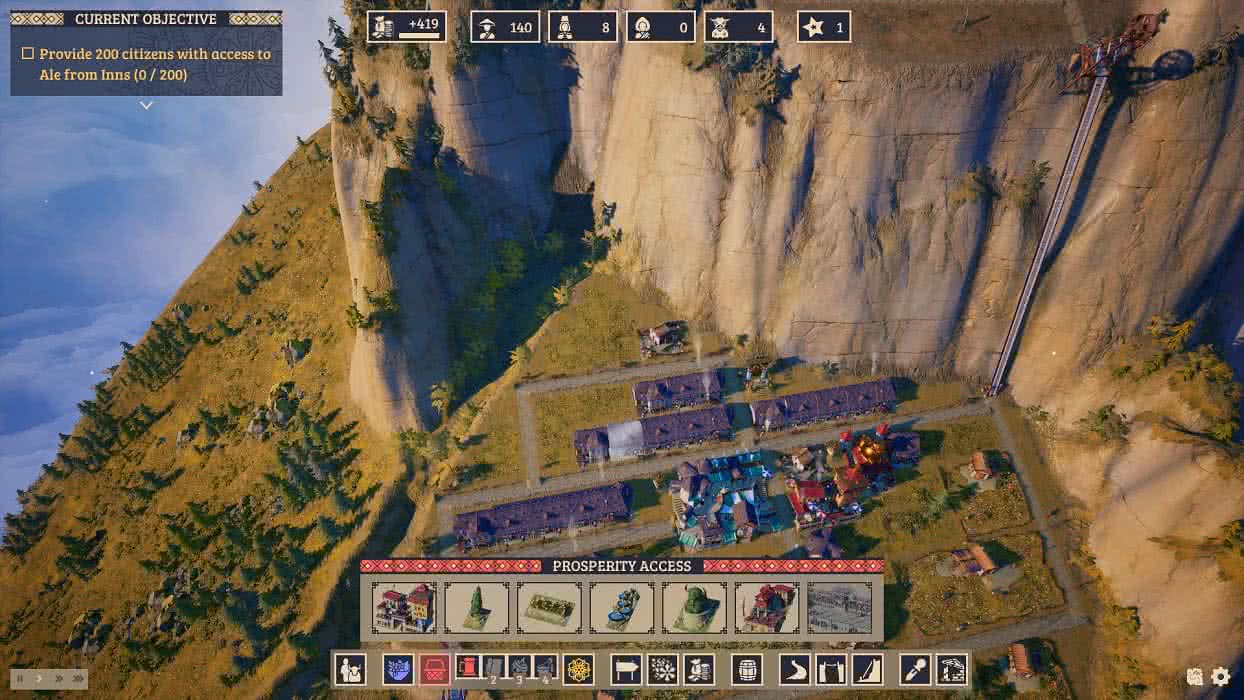Select the townhouse building in Prosperity Access
Image resolution: width=1244 pixels, height=700 pixels.
click(x=405, y=608)
